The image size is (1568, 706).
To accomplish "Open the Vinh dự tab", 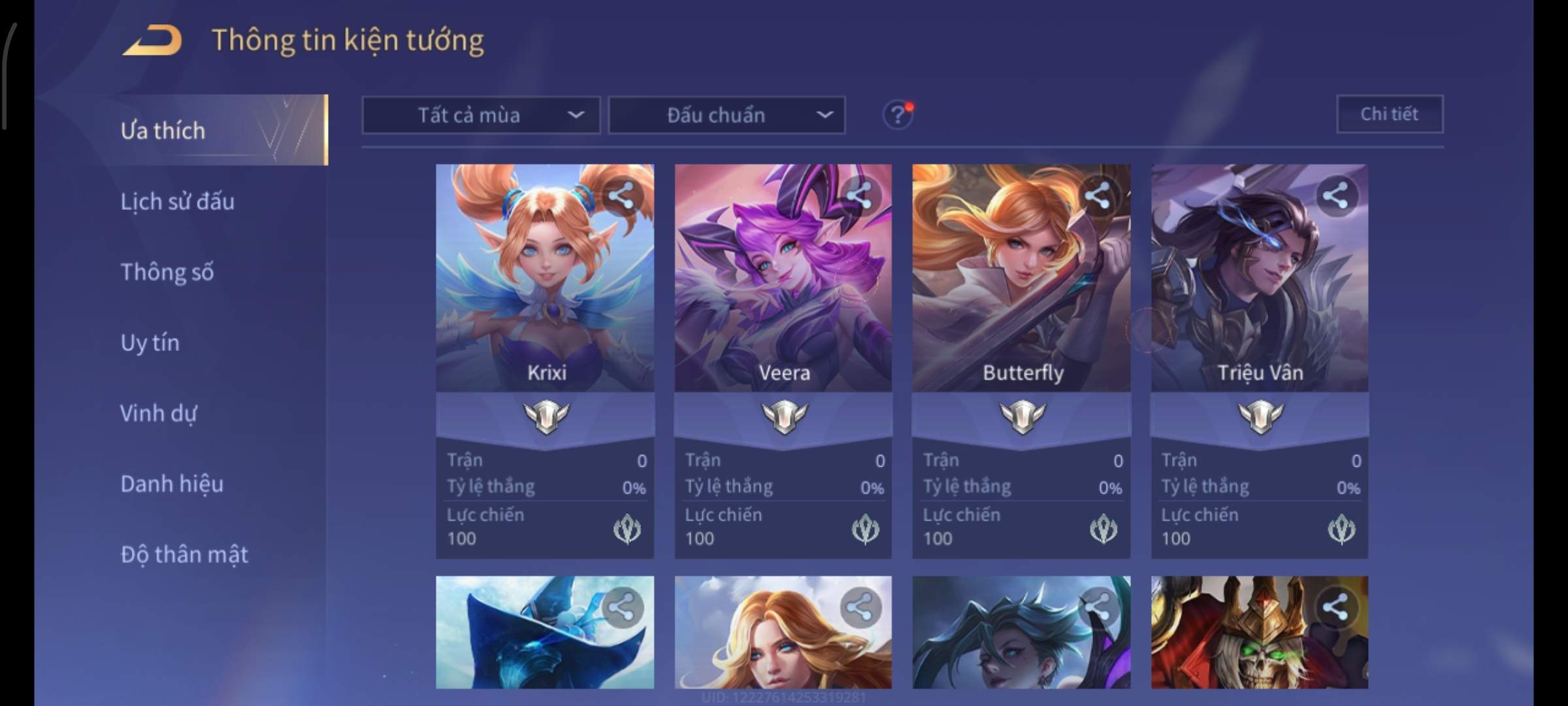I will (x=158, y=413).
